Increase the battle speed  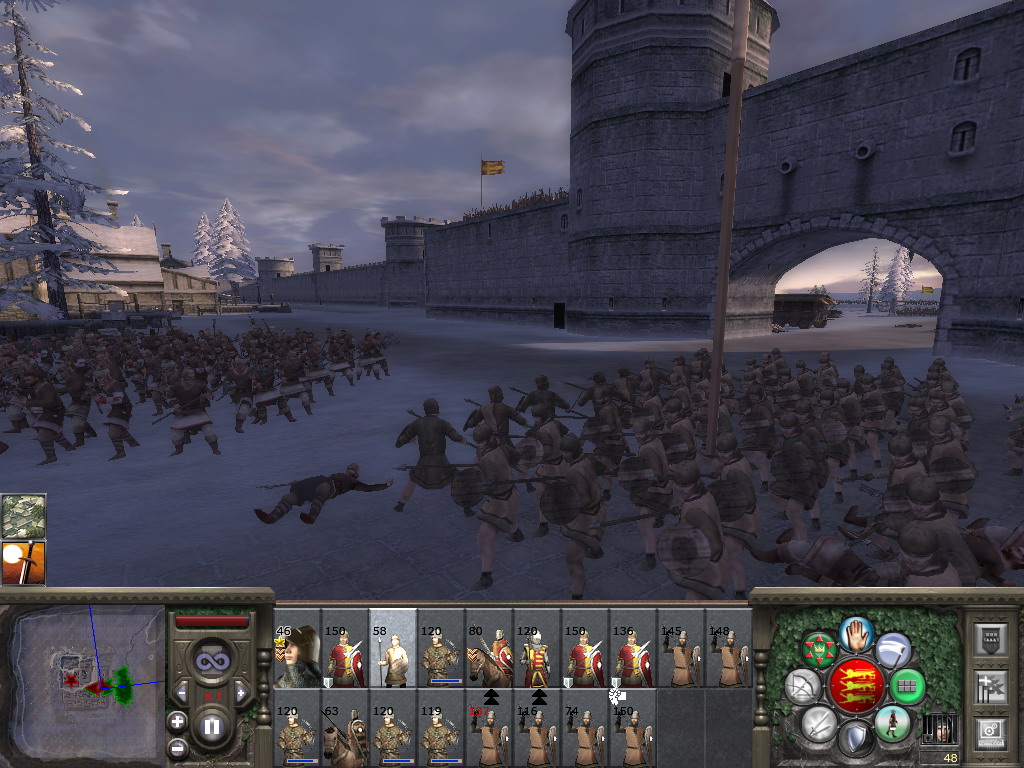241,692
